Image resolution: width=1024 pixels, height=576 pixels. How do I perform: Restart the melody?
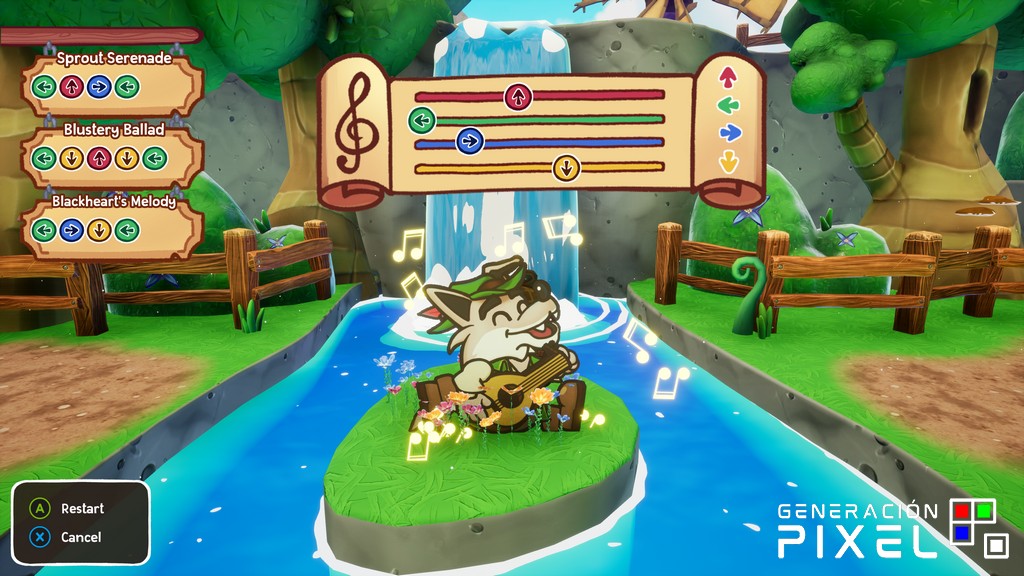(x=70, y=508)
